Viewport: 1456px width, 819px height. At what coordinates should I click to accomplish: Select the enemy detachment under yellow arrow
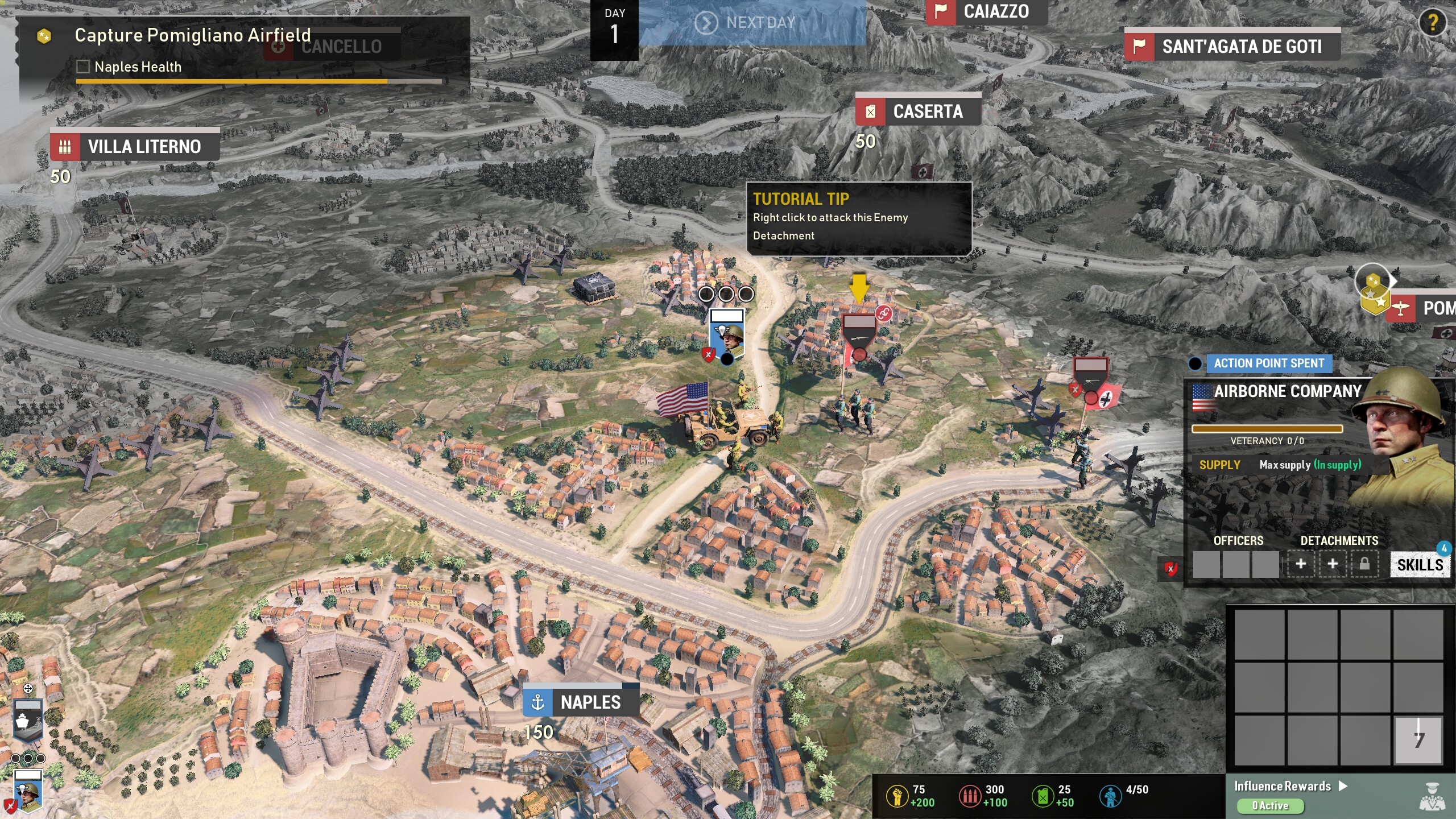click(x=859, y=337)
